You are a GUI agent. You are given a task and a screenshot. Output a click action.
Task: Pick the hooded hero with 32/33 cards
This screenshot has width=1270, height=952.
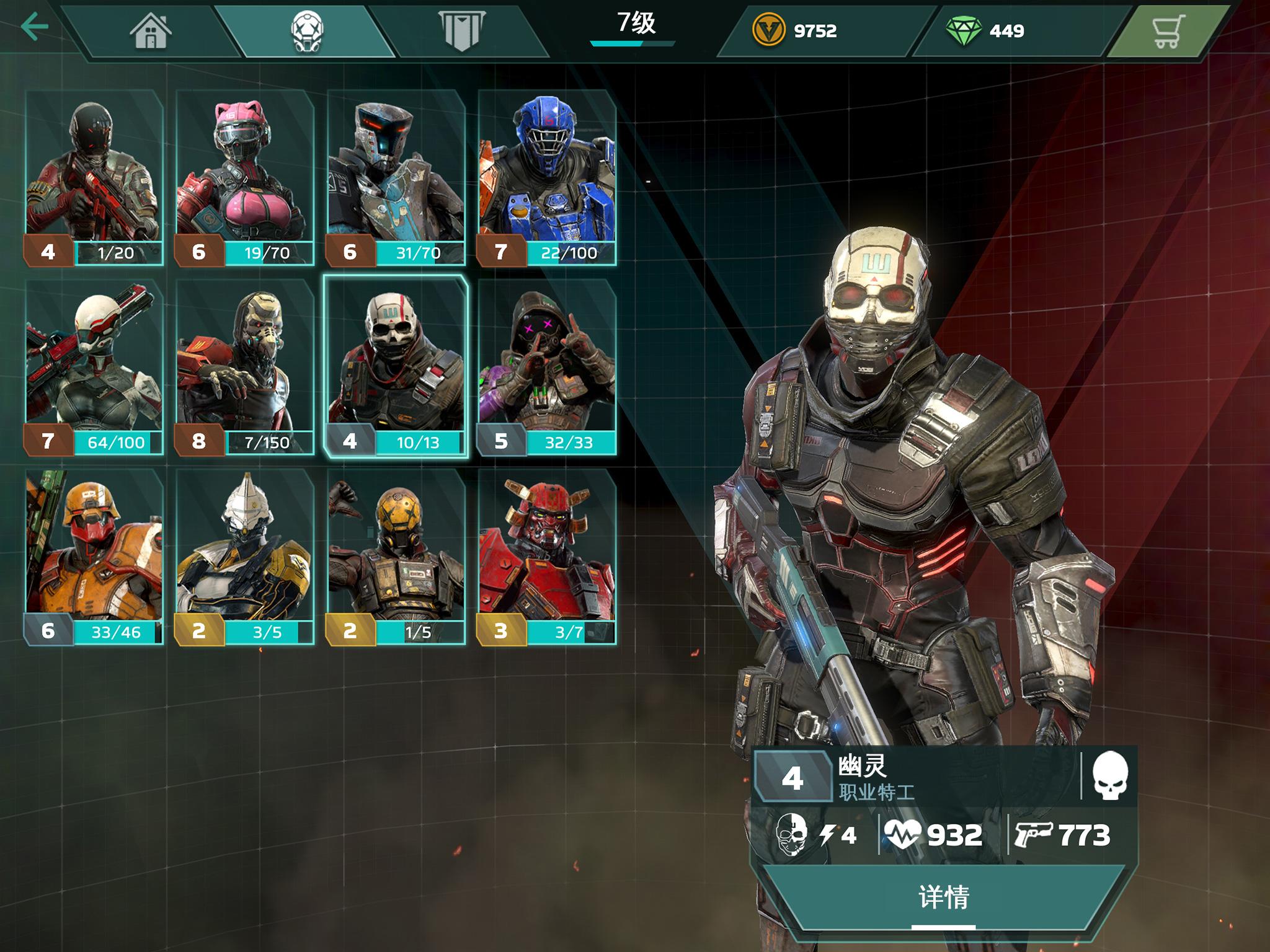tap(546, 367)
